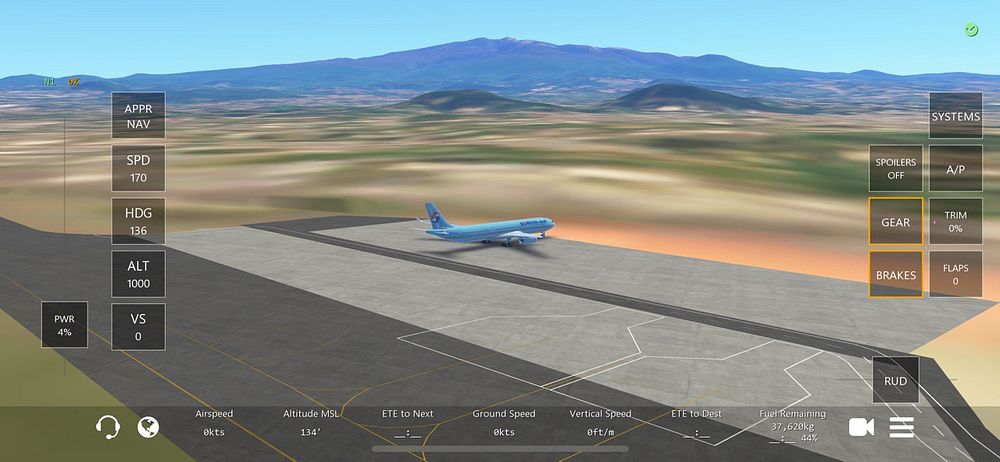This screenshot has height=462, width=1000.
Task: Select the HDG 136 heading button
Action: point(138,222)
